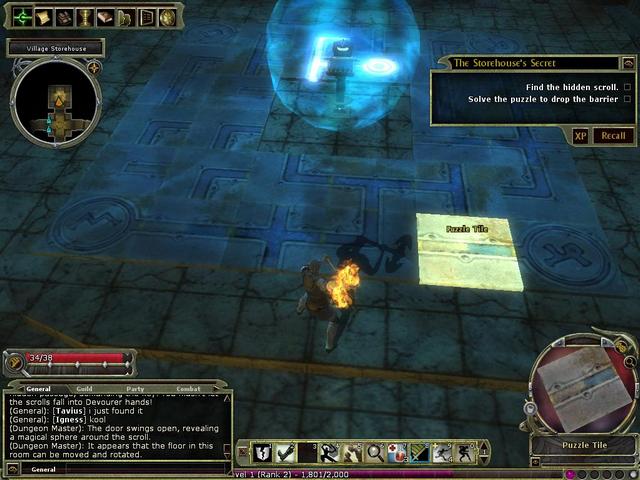Click the gold round emblem menu icon
Screen dimensions: 640x480
167,17
